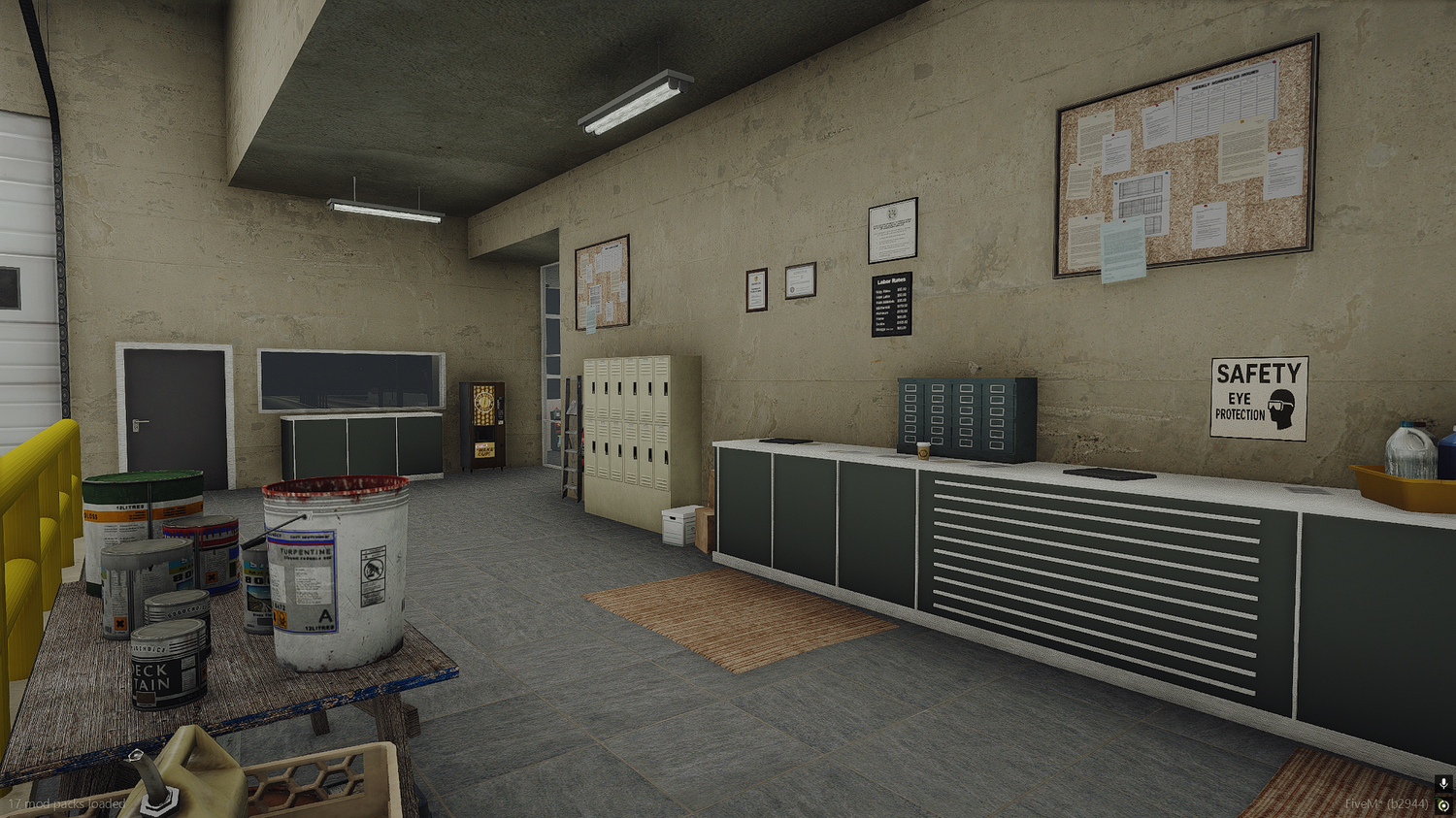This screenshot has width=1456, height=818.
Task: Toggle the microphone icon
Action: point(1443,783)
